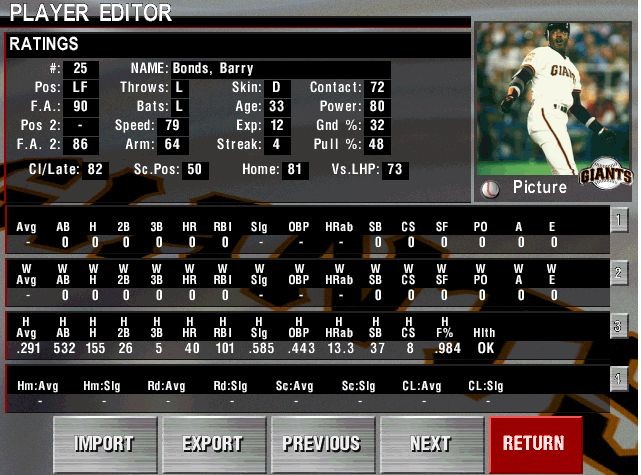Change the Power rating value 80

pyautogui.click(x=377, y=106)
